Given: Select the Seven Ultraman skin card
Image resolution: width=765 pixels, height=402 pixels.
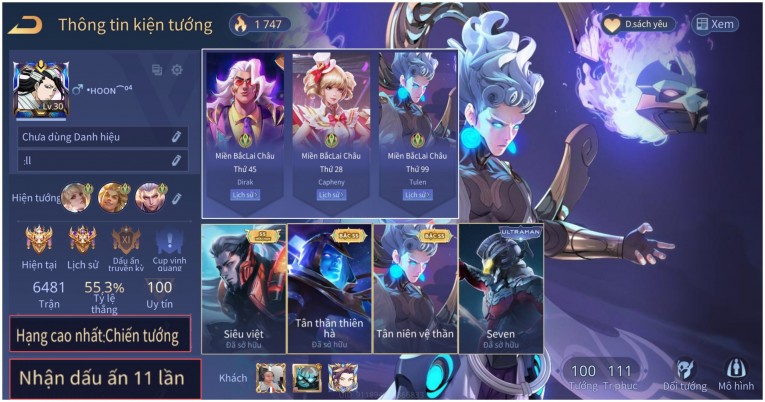Looking at the screenshot, I should click(x=500, y=290).
